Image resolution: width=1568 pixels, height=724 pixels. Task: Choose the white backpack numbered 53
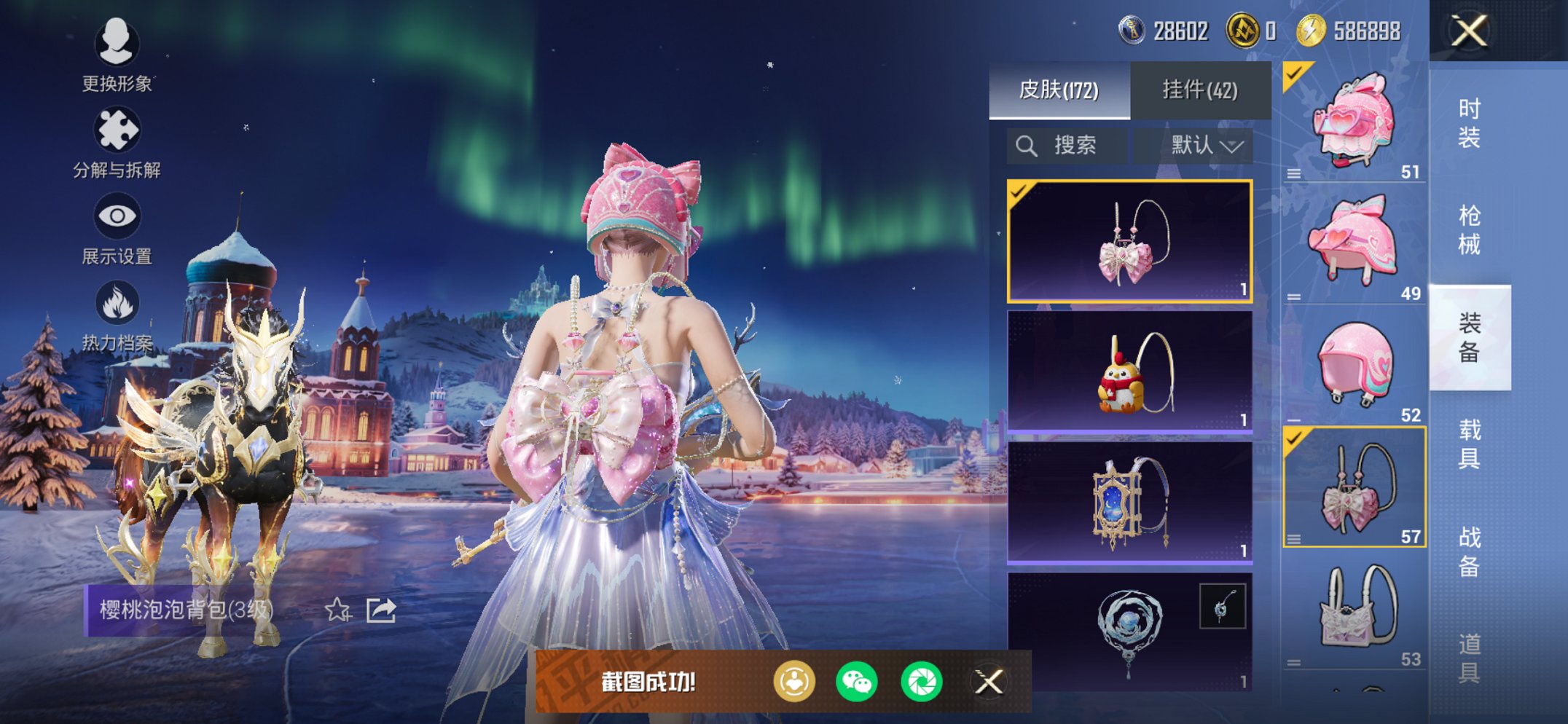pos(1354,610)
